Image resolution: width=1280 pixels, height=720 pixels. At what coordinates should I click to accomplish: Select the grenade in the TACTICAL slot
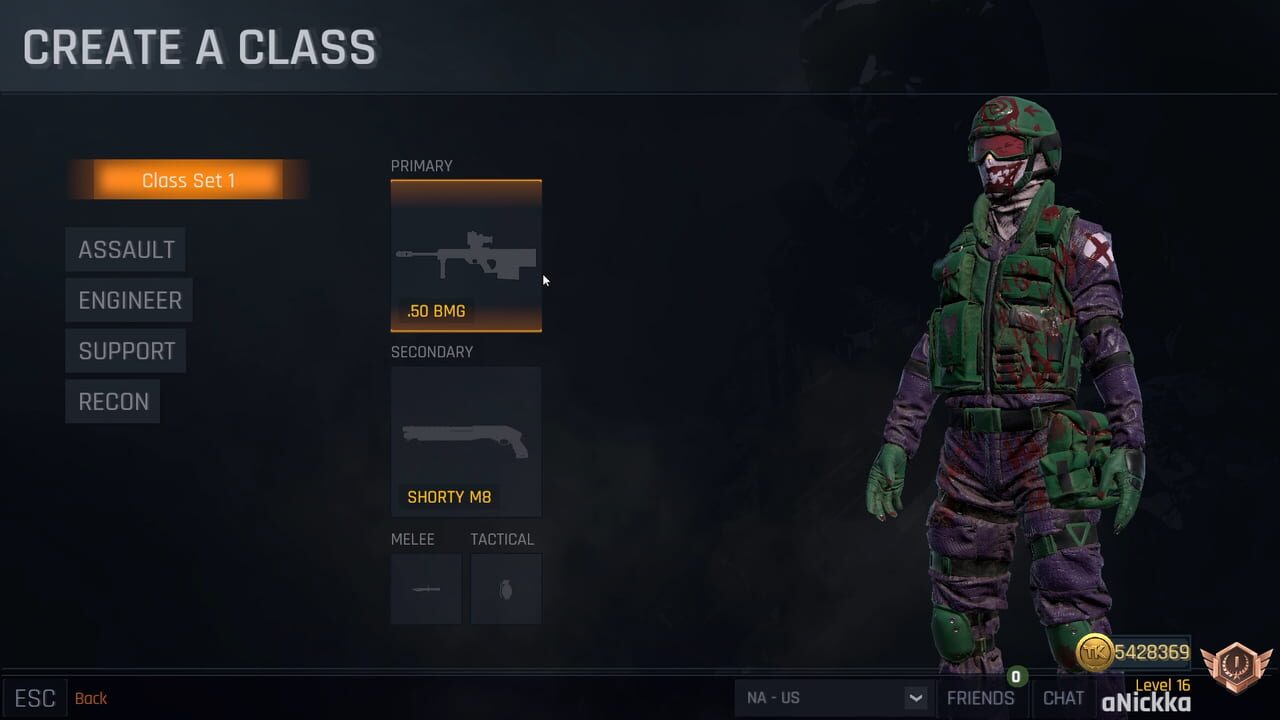pos(505,589)
